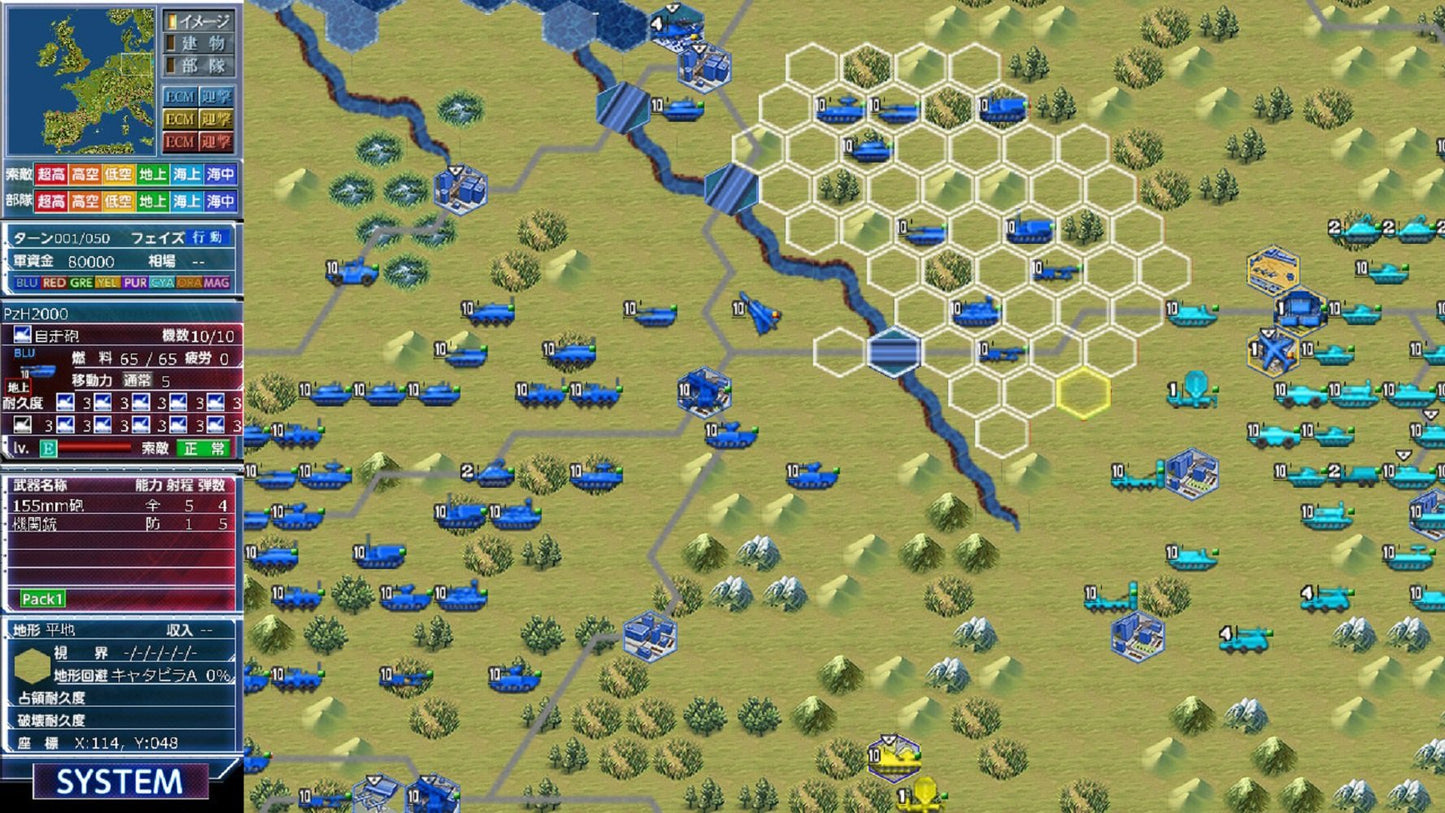Open the SYSTEM menu
The image size is (1445, 813).
(120, 781)
